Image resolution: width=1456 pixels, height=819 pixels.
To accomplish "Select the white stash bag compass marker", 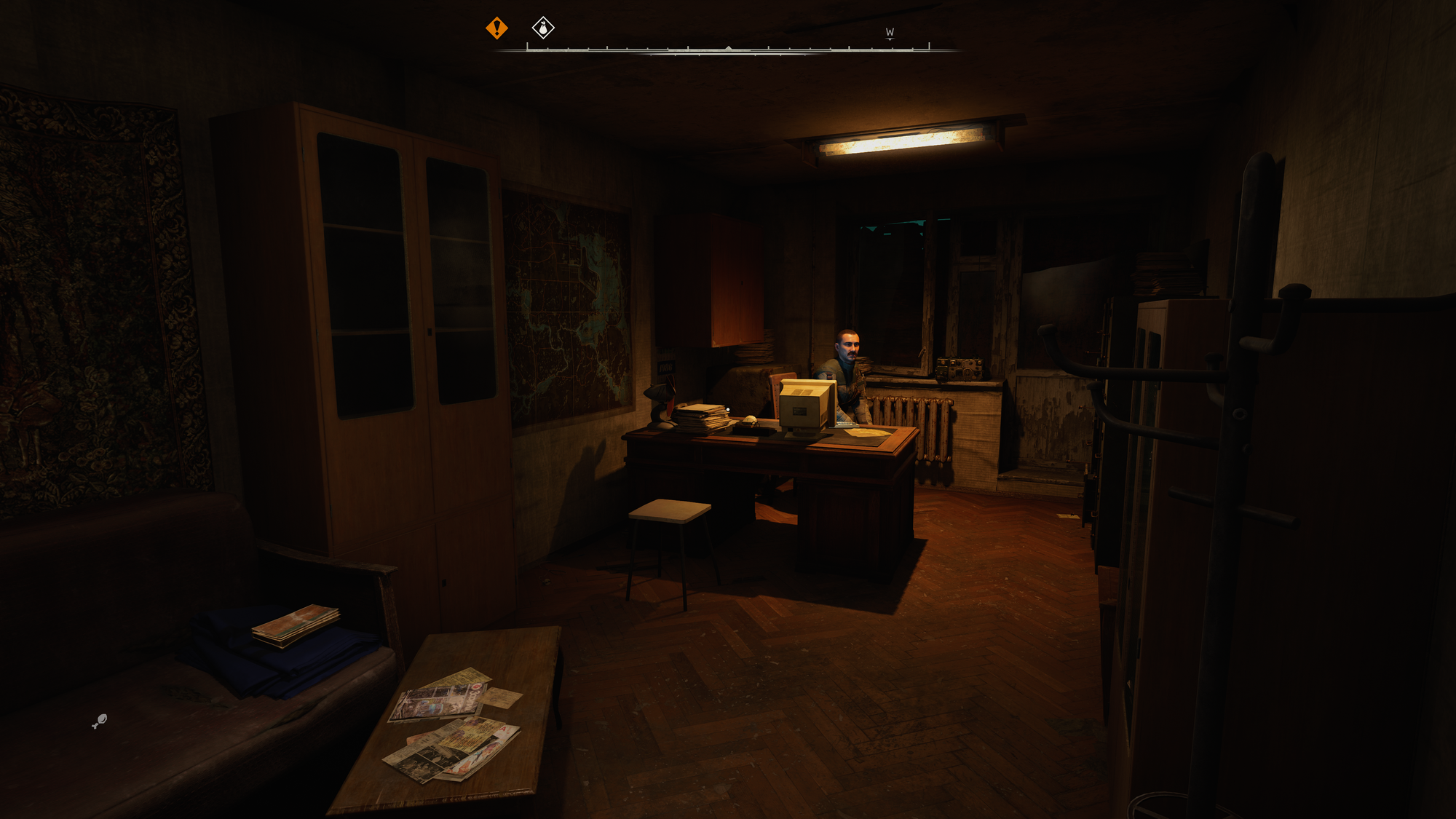I will pyautogui.click(x=543, y=28).
